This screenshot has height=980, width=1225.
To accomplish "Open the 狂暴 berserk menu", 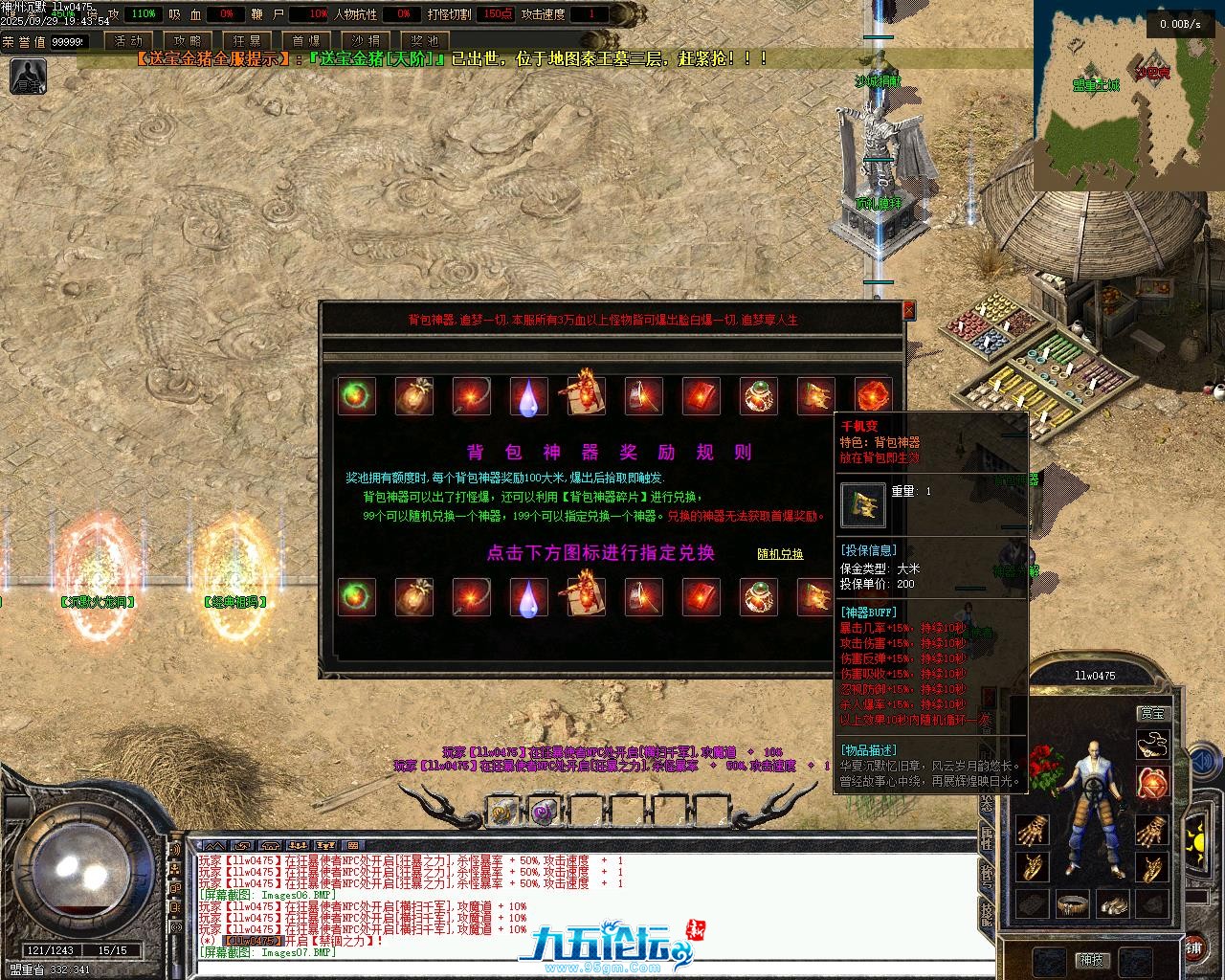I will (247, 41).
